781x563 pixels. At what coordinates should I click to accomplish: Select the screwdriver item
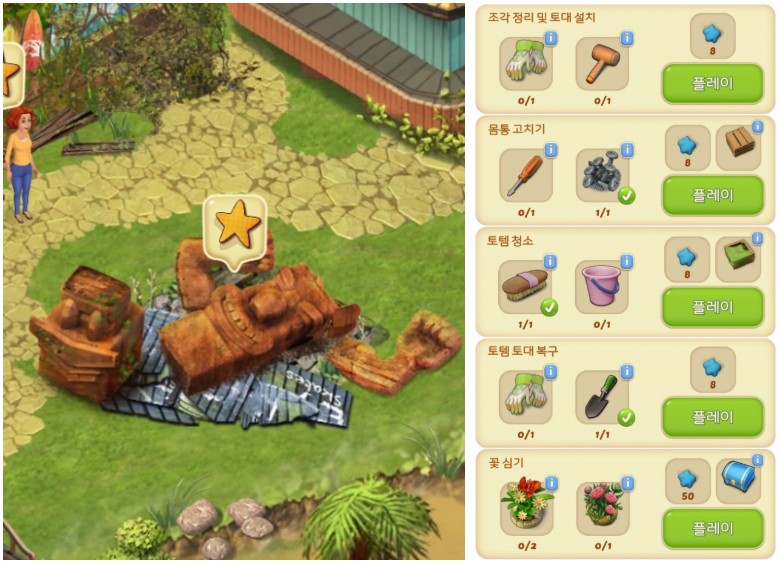(525, 176)
